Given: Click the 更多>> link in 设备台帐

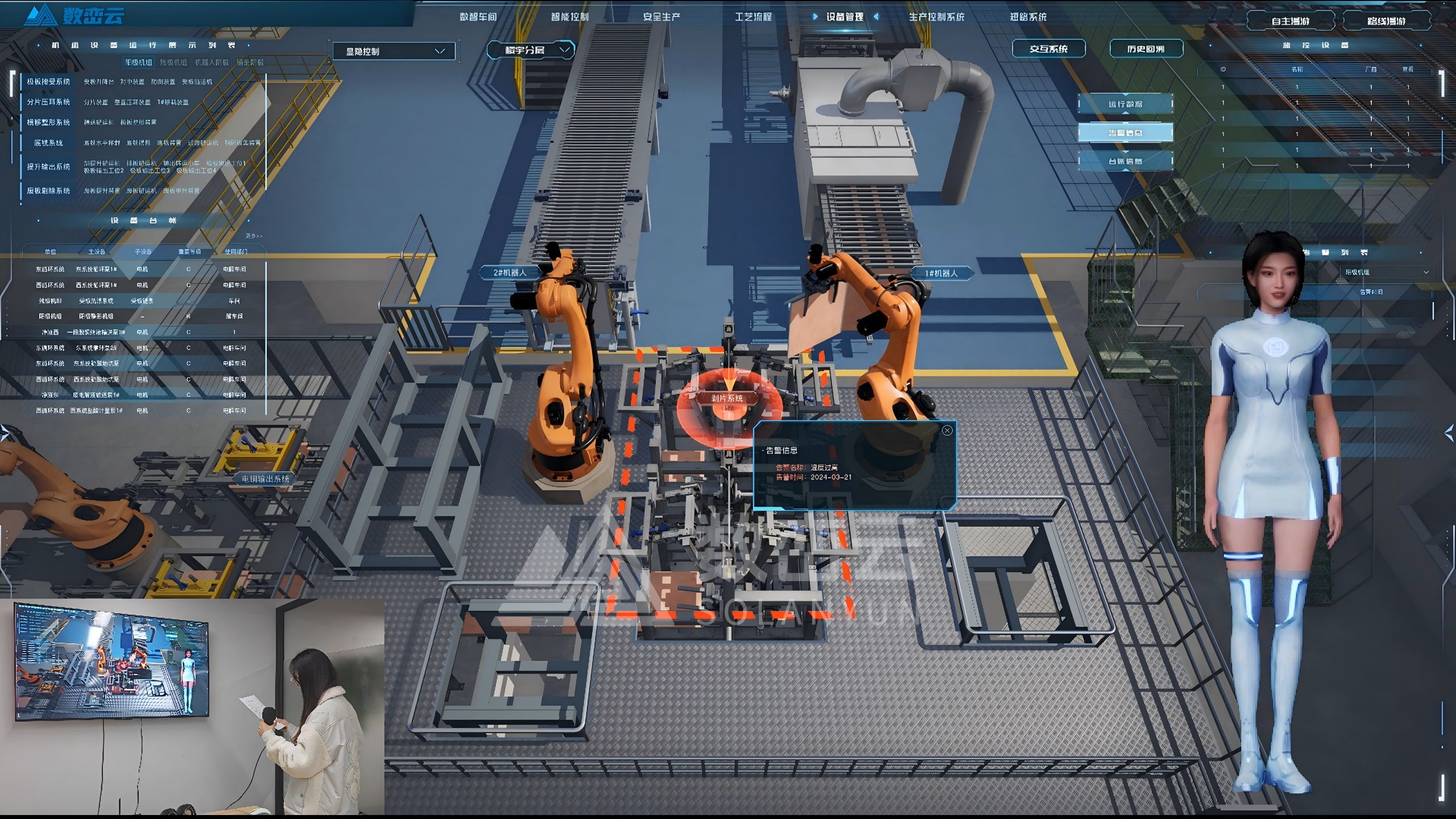Looking at the screenshot, I should point(254,236).
